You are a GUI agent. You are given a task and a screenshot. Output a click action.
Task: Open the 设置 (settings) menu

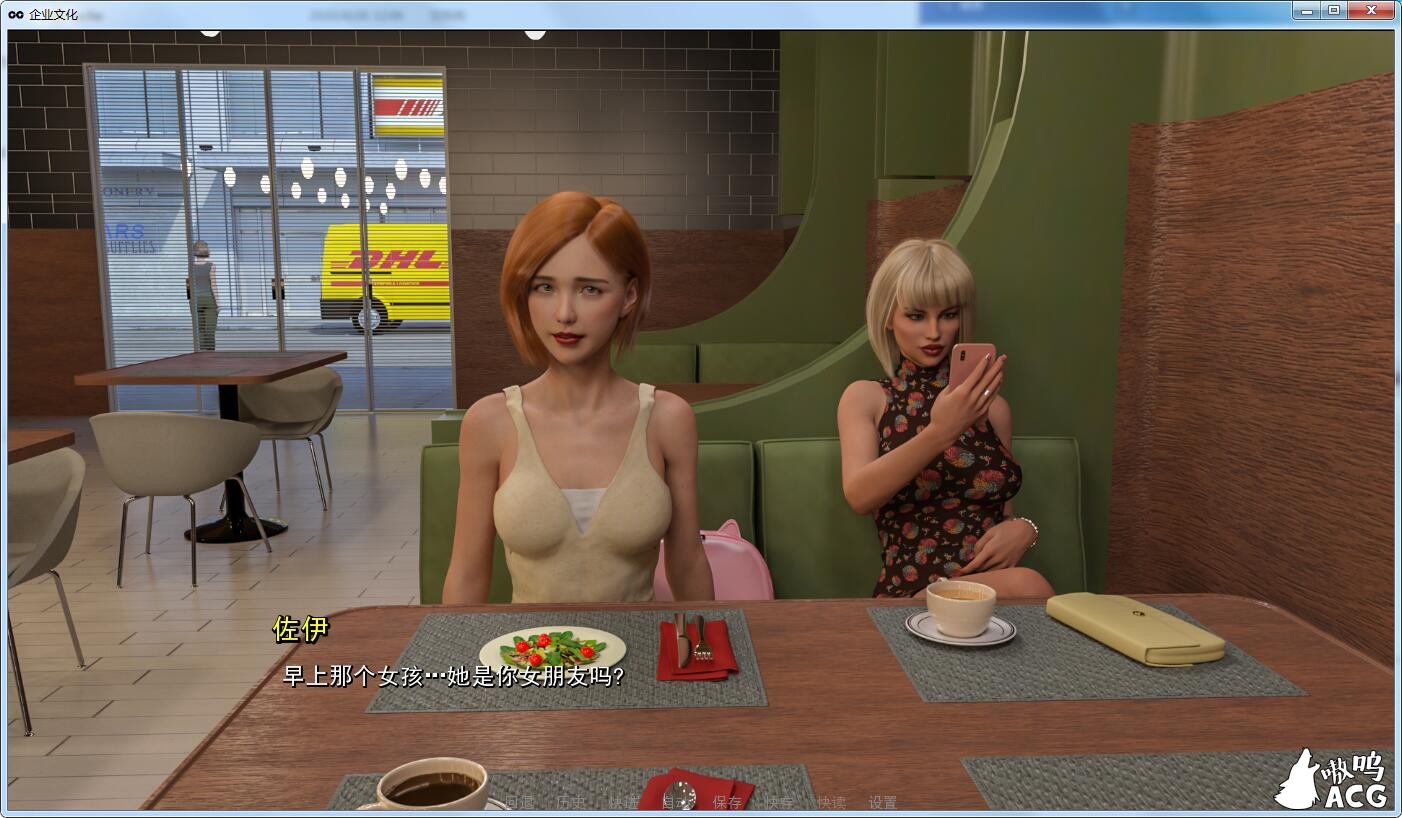click(883, 802)
